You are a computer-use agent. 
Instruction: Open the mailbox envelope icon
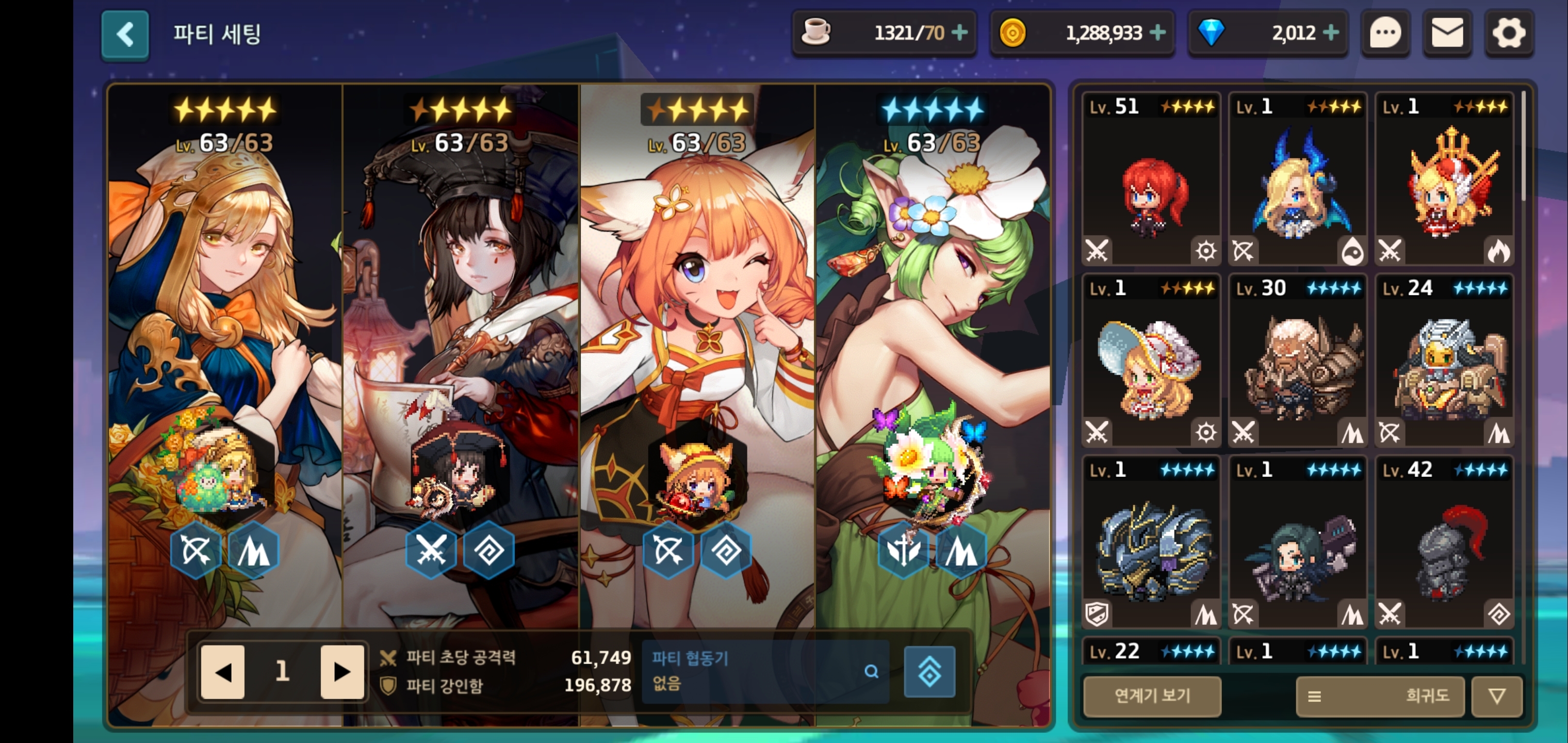[x=1447, y=34]
